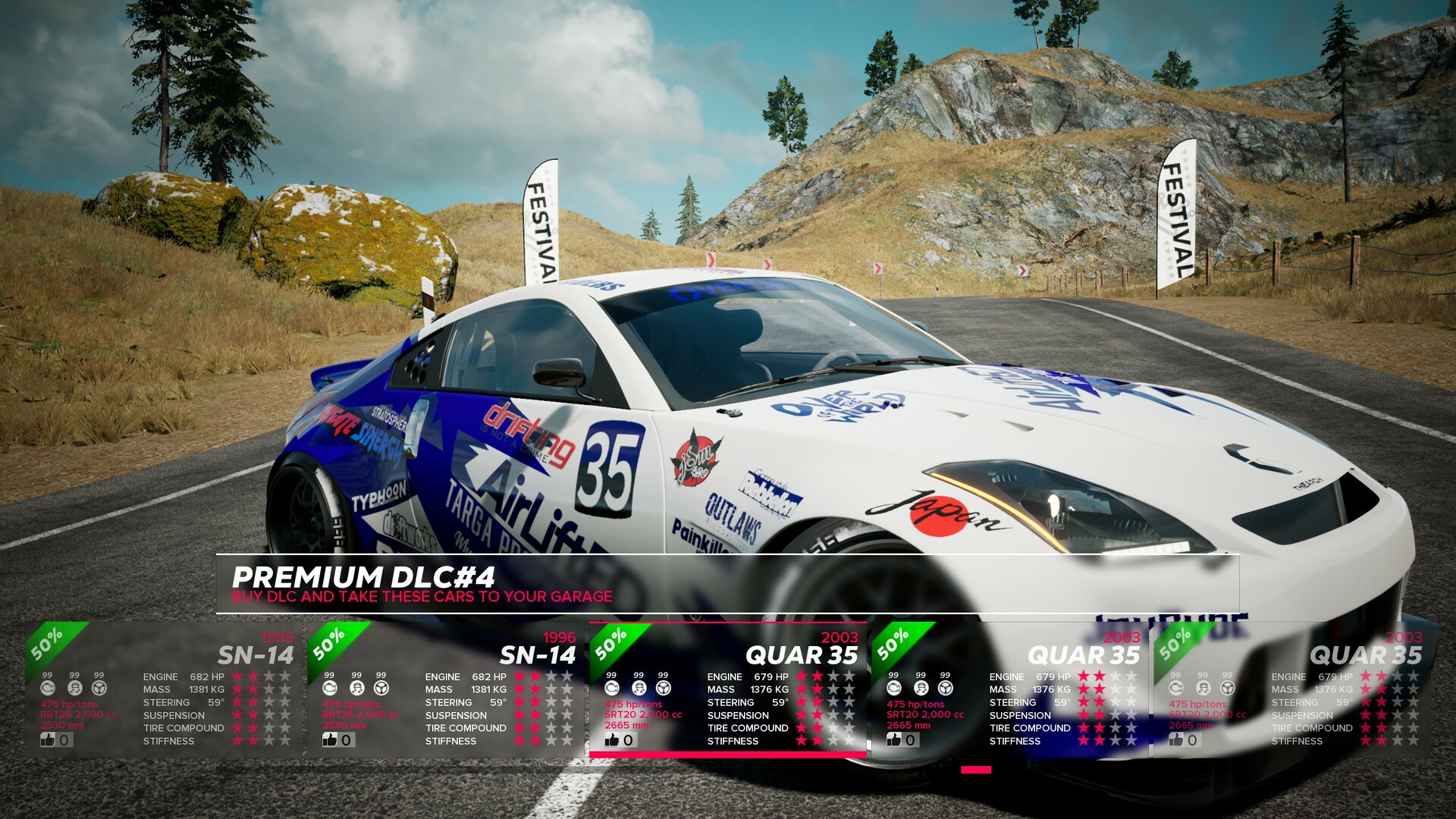Toggle the thumbs-up like on the highlighted QUAR 35 card
Screen dimensions: 1456x819
[x=611, y=738]
